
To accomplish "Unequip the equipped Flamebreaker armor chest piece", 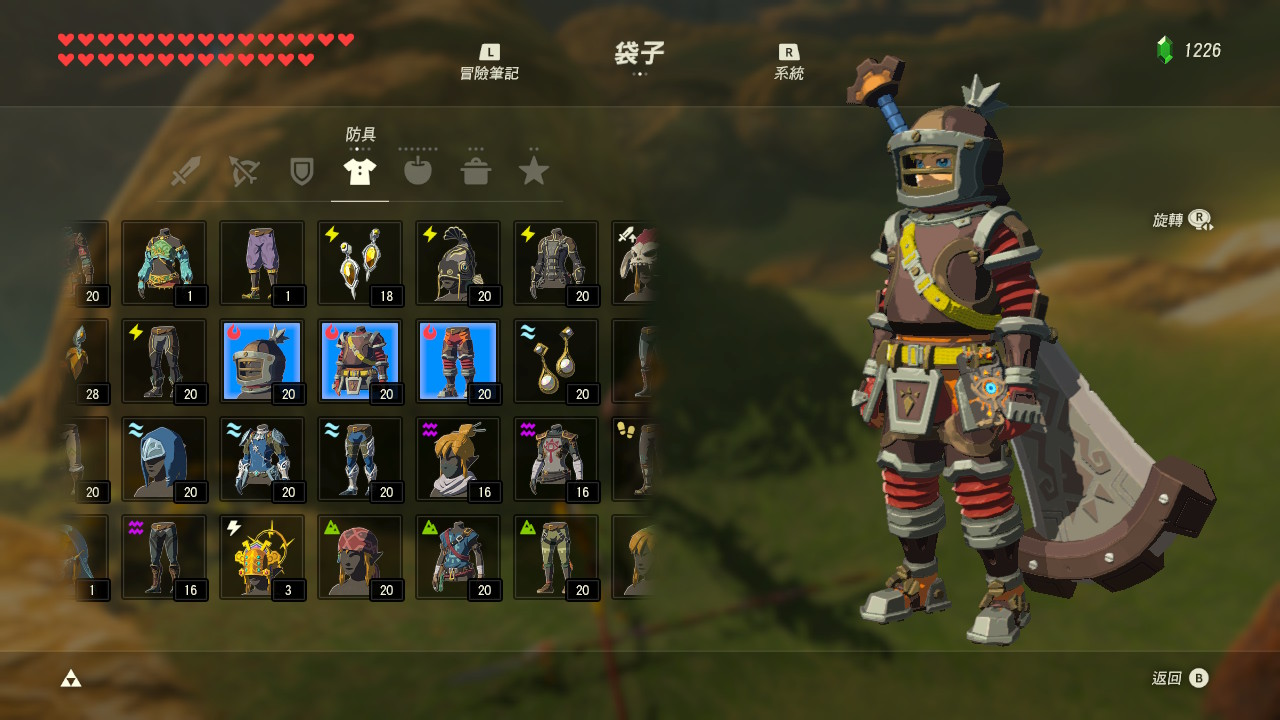I will point(359,360).
